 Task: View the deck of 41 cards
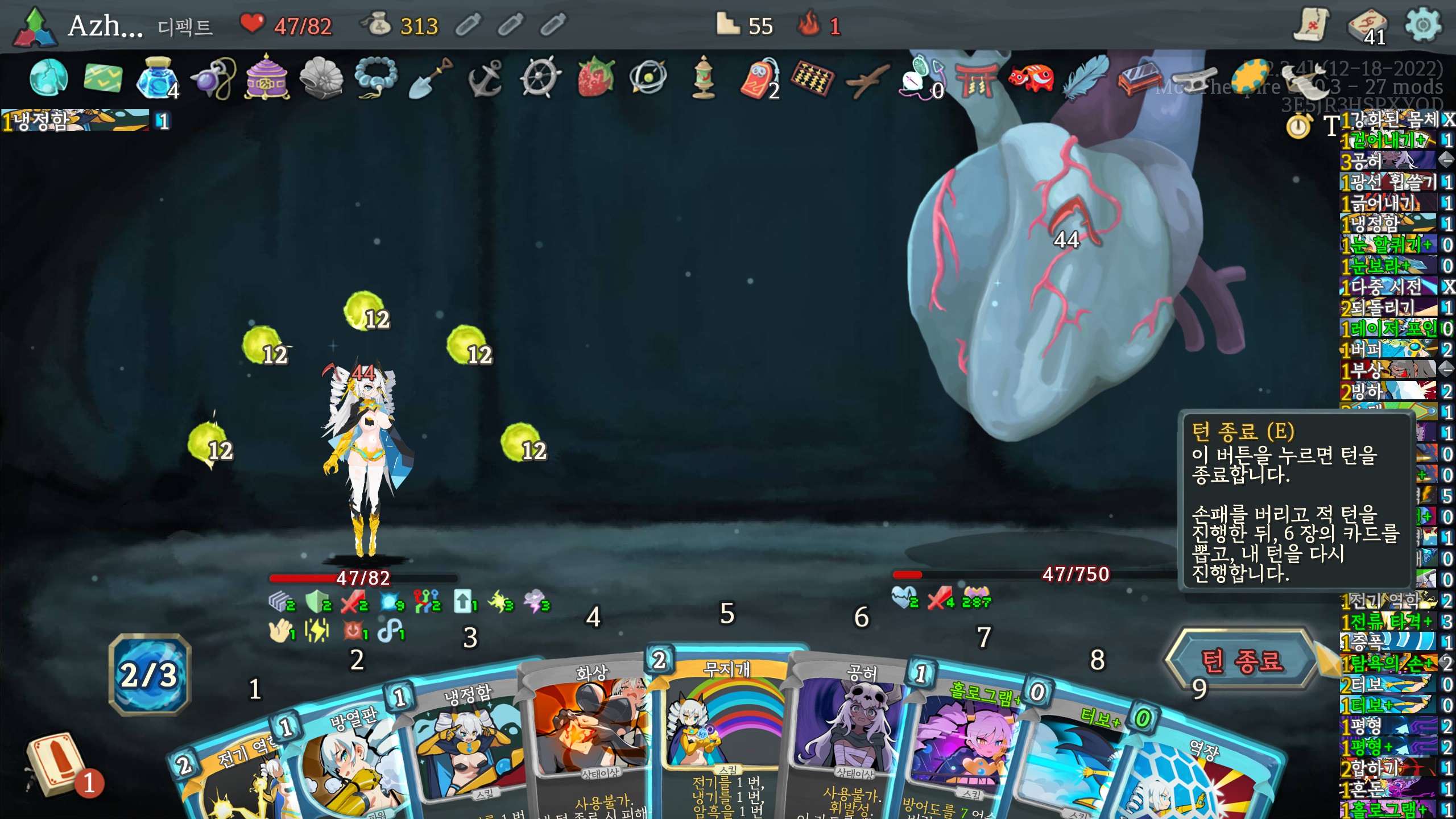point(1367,26)
